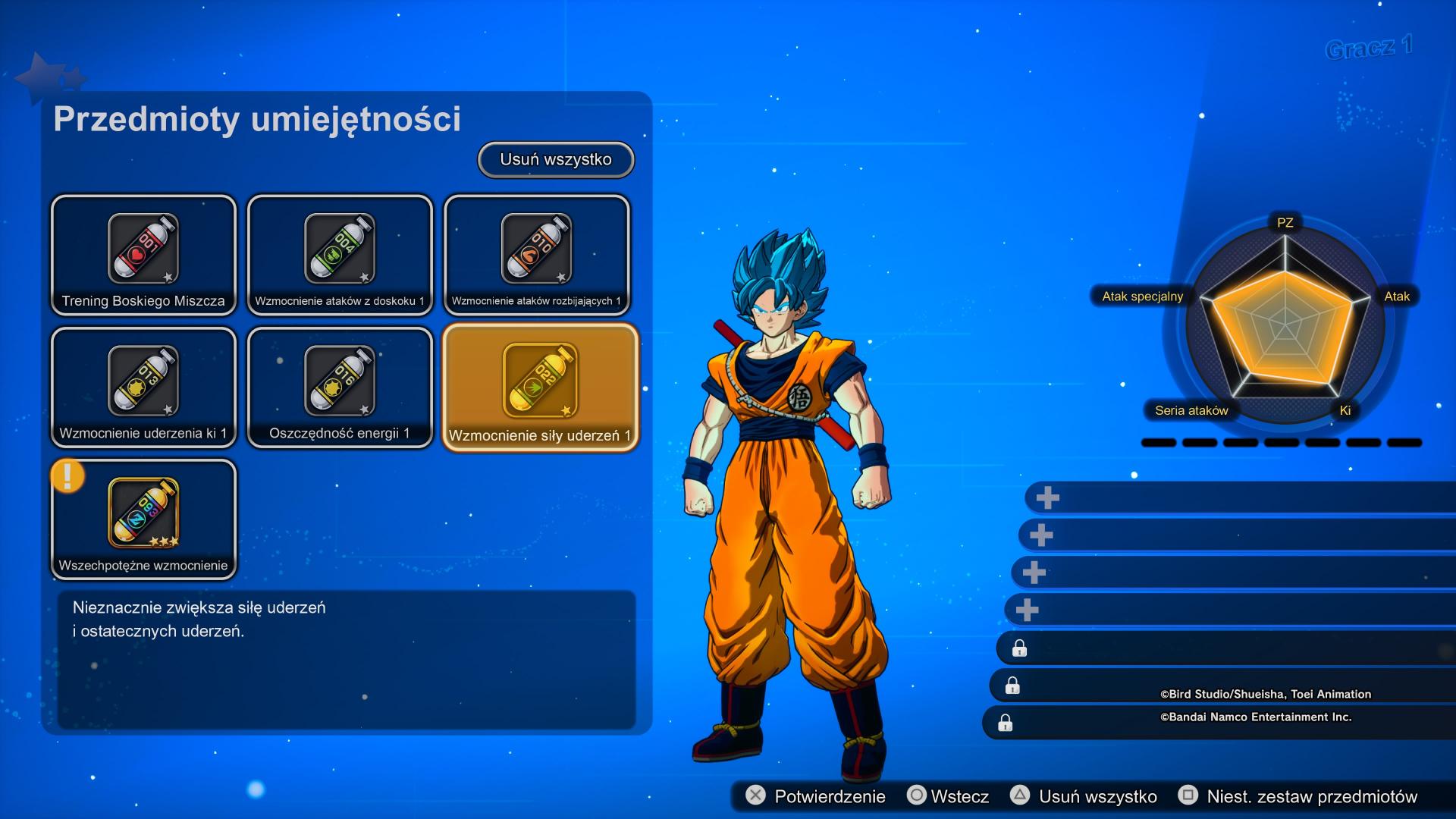Select the Wszechpotężne wzmocnienie capsule

143,520
